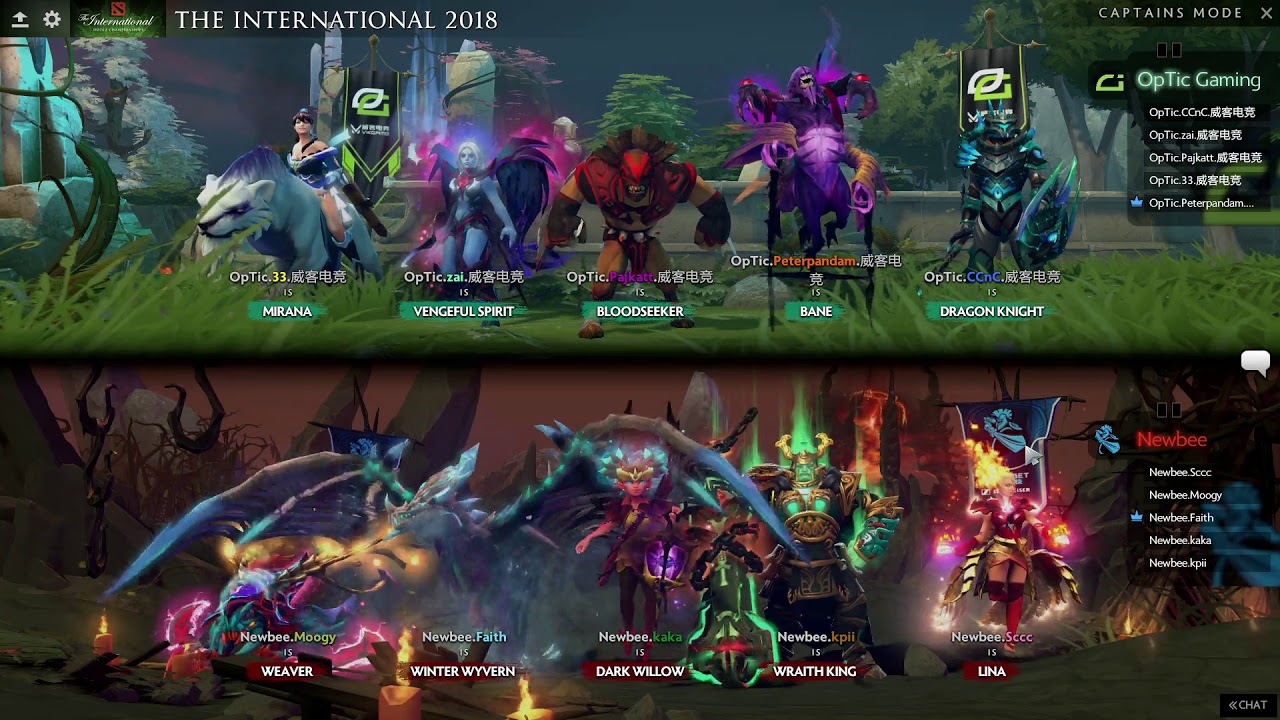Select OpTic.zai in the player list
1280x720 pixels.
click(x=1195, y=135)
